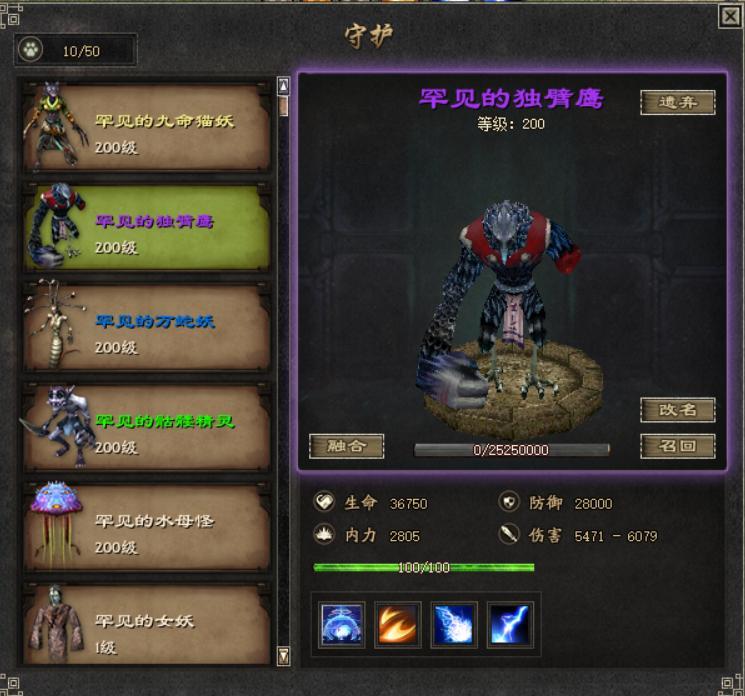This screenshot has width=745, height=696.
Task: Pick 罕见的骷髅精灵 in the pet list
Action: click(148, 429)
